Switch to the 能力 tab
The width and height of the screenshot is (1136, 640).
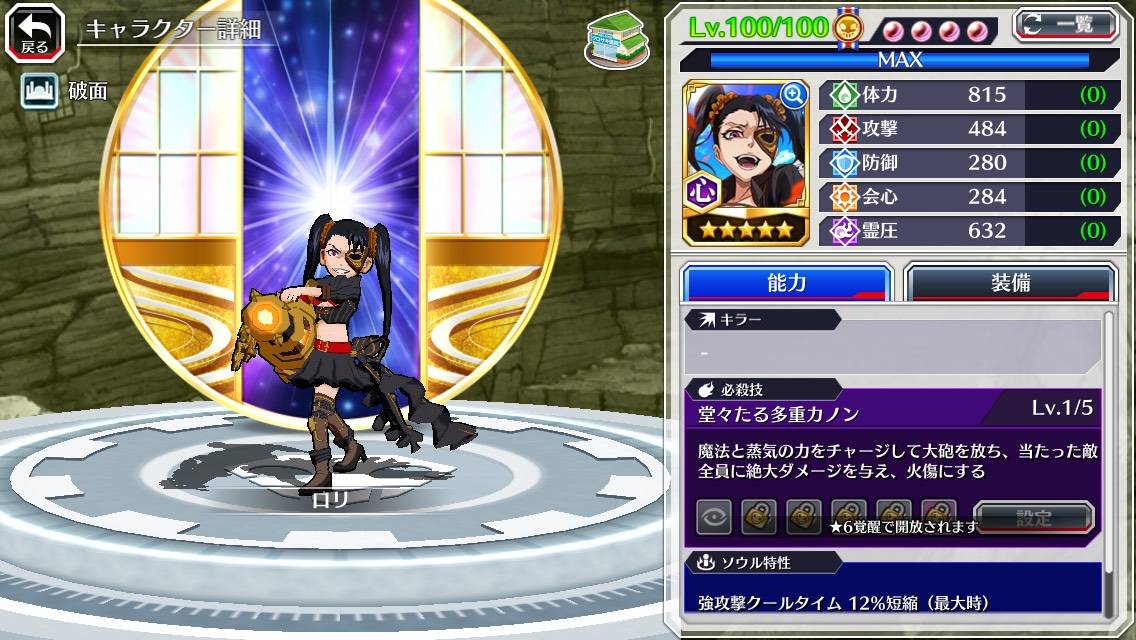click(x=786, y=283)
